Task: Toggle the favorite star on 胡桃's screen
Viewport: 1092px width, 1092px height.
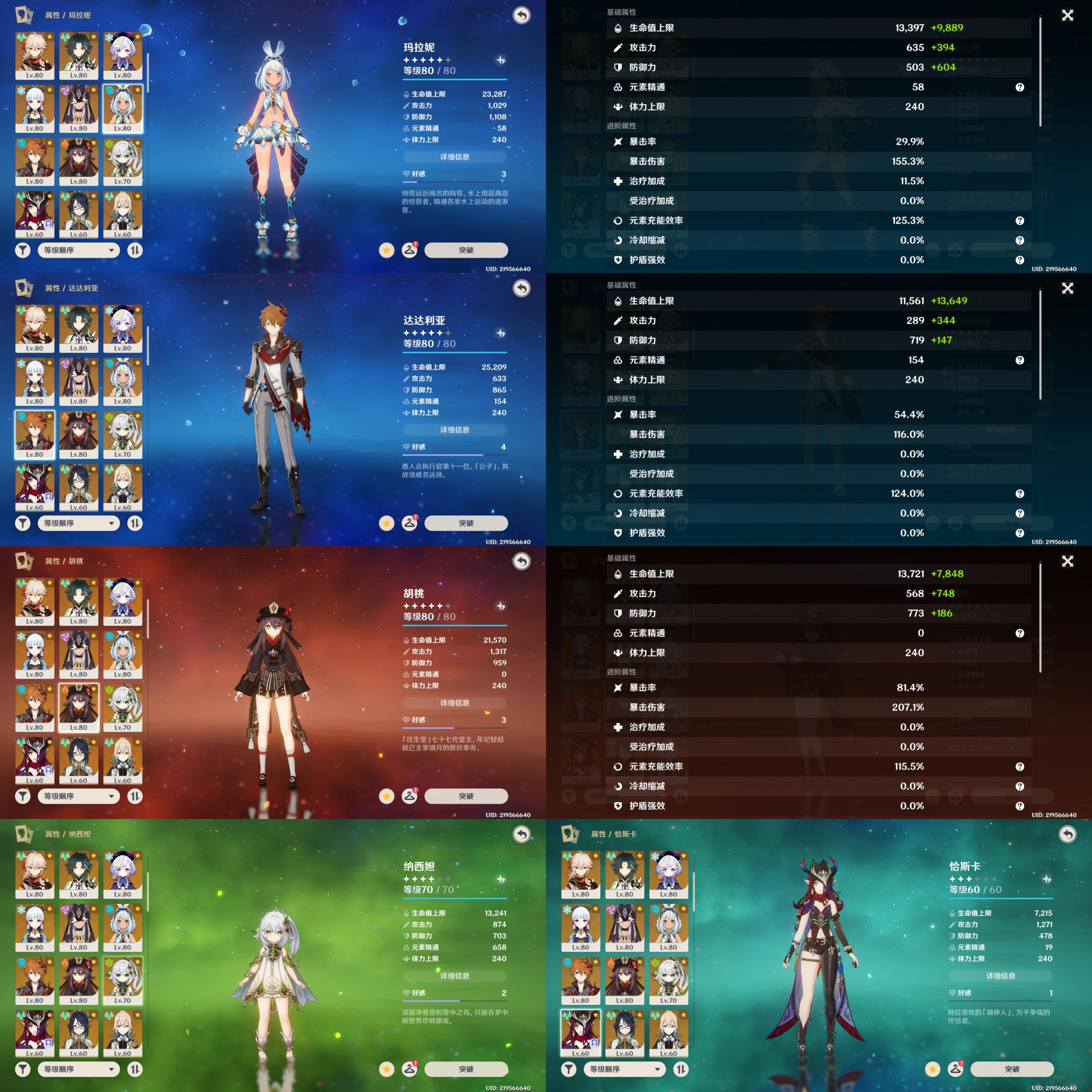Action: [386, 796]
